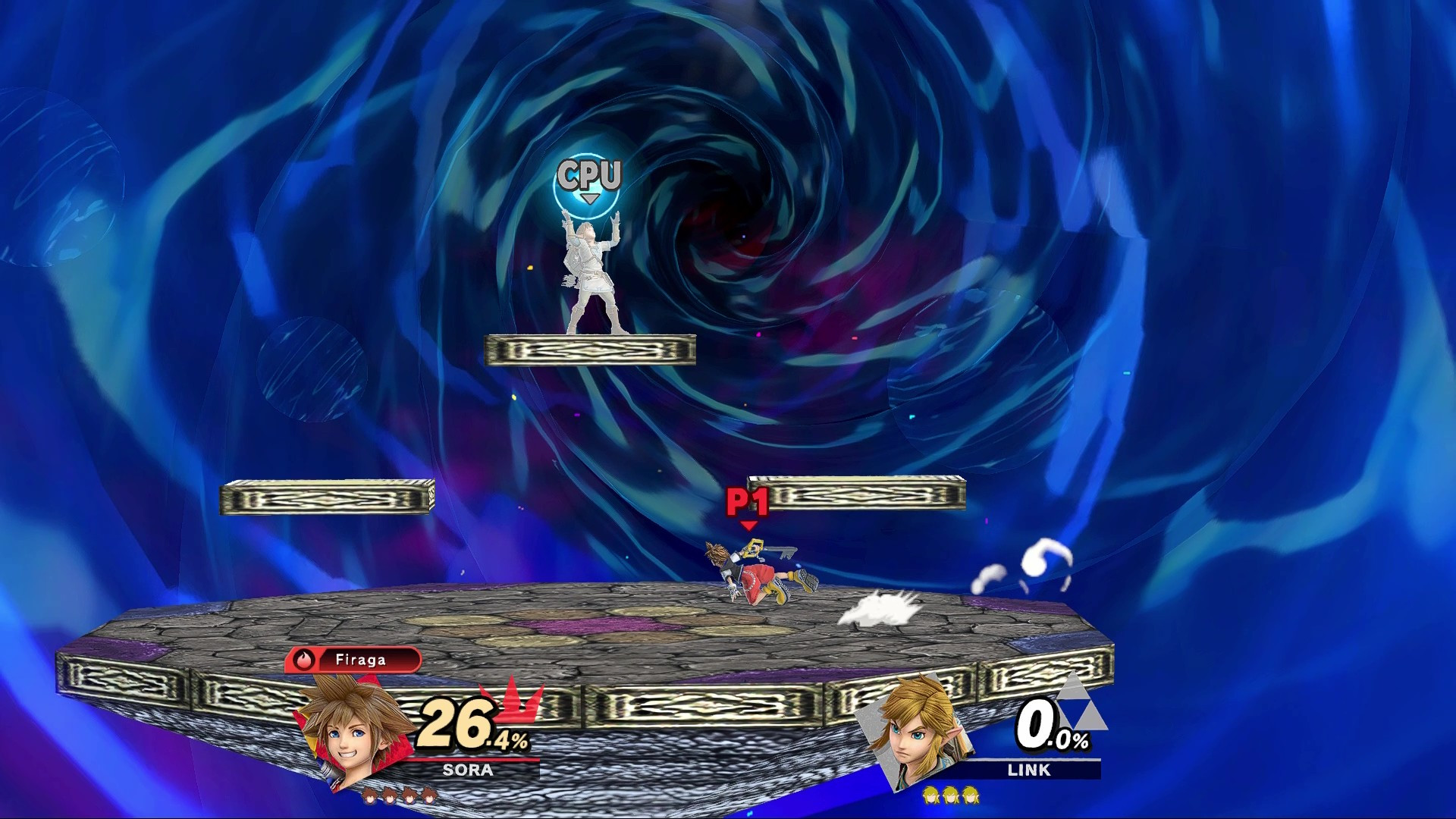
Task: Click the last Link stock head icon
Action: click(x=971, y=796)
